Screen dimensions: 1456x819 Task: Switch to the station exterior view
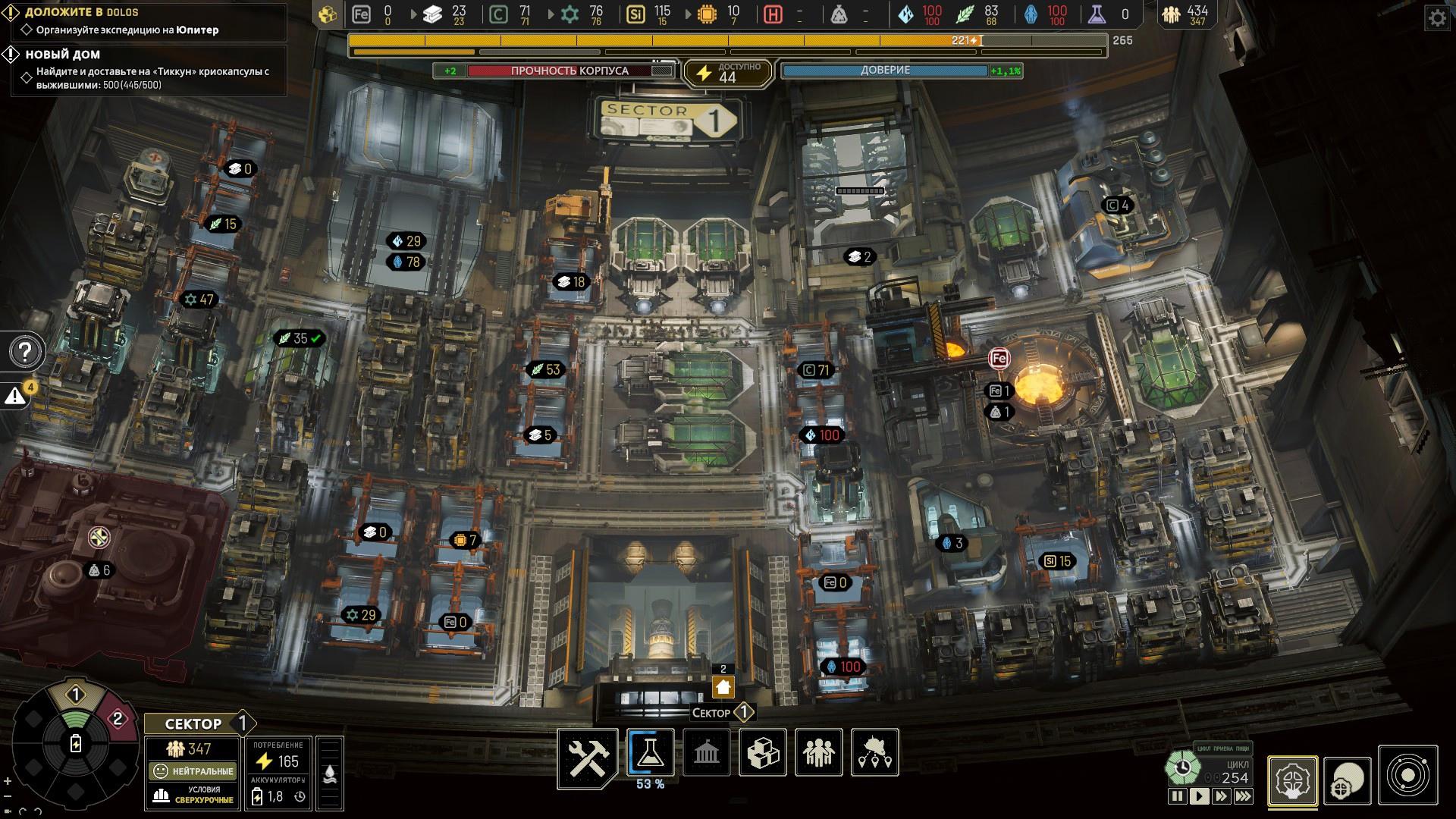1348,780
